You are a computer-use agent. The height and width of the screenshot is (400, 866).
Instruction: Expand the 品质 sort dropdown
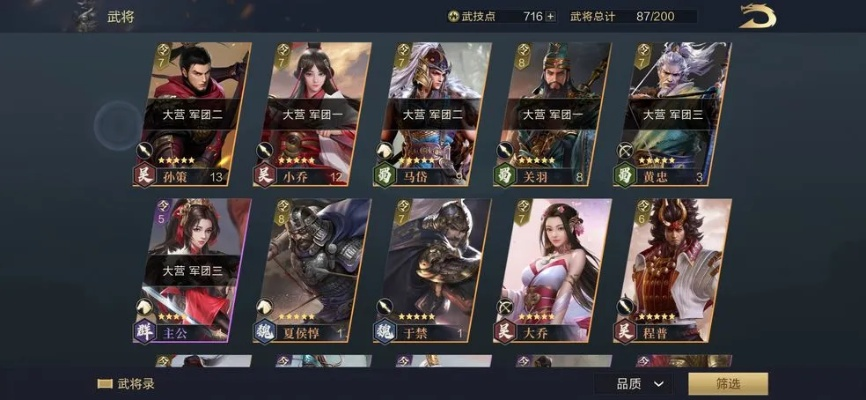pyautogui.click(x=640, y=383)
